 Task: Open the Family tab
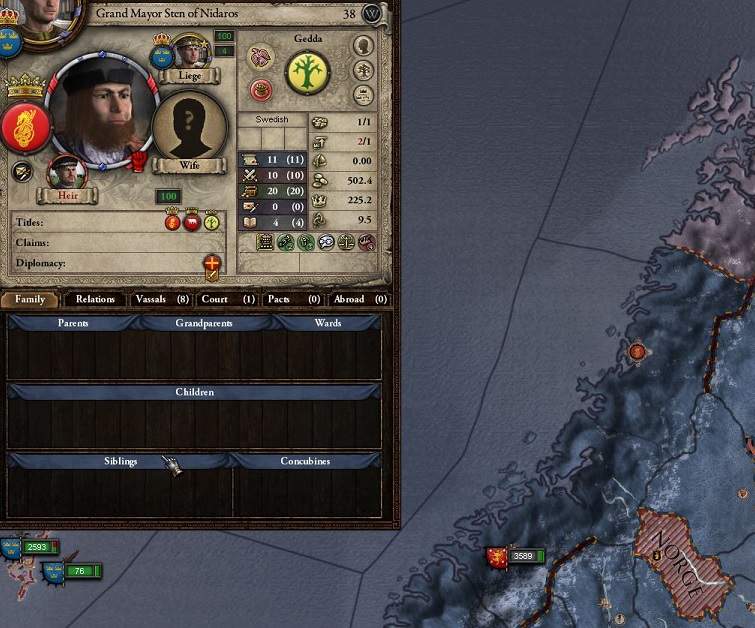(30, 299)
